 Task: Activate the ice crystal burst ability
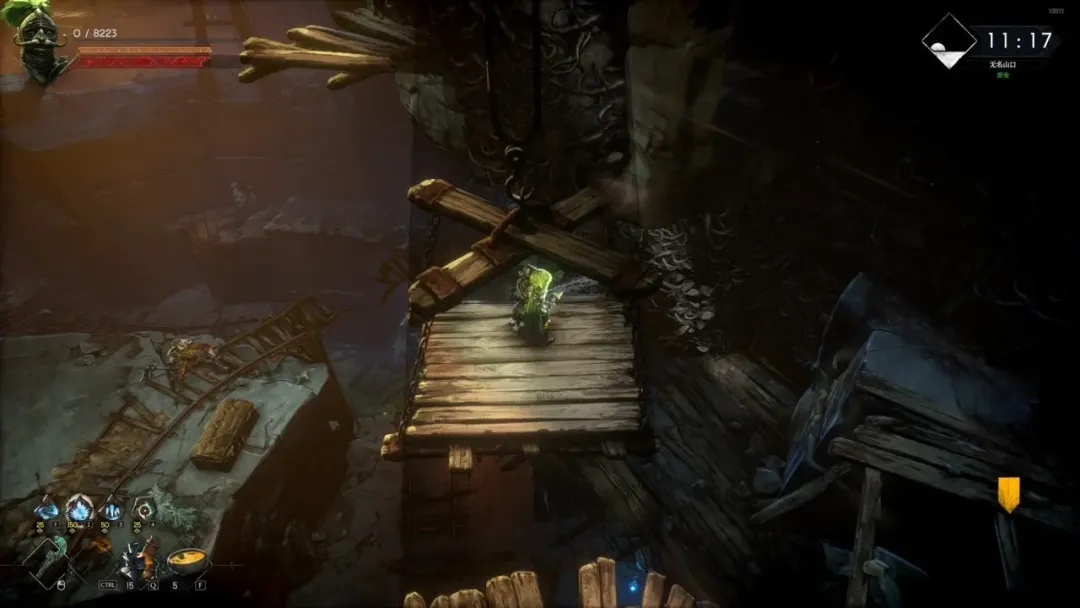79,510
